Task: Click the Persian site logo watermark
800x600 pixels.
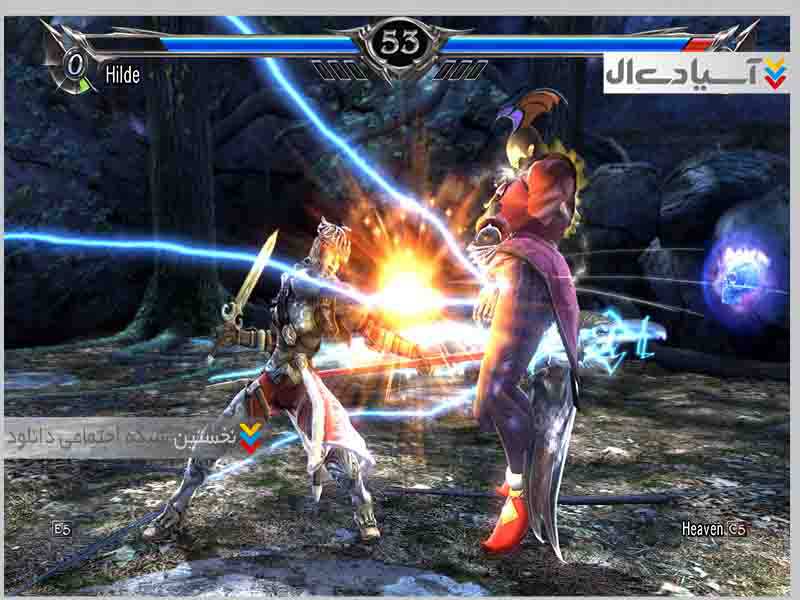Action: pyautogui.click(x=695, y=73)
